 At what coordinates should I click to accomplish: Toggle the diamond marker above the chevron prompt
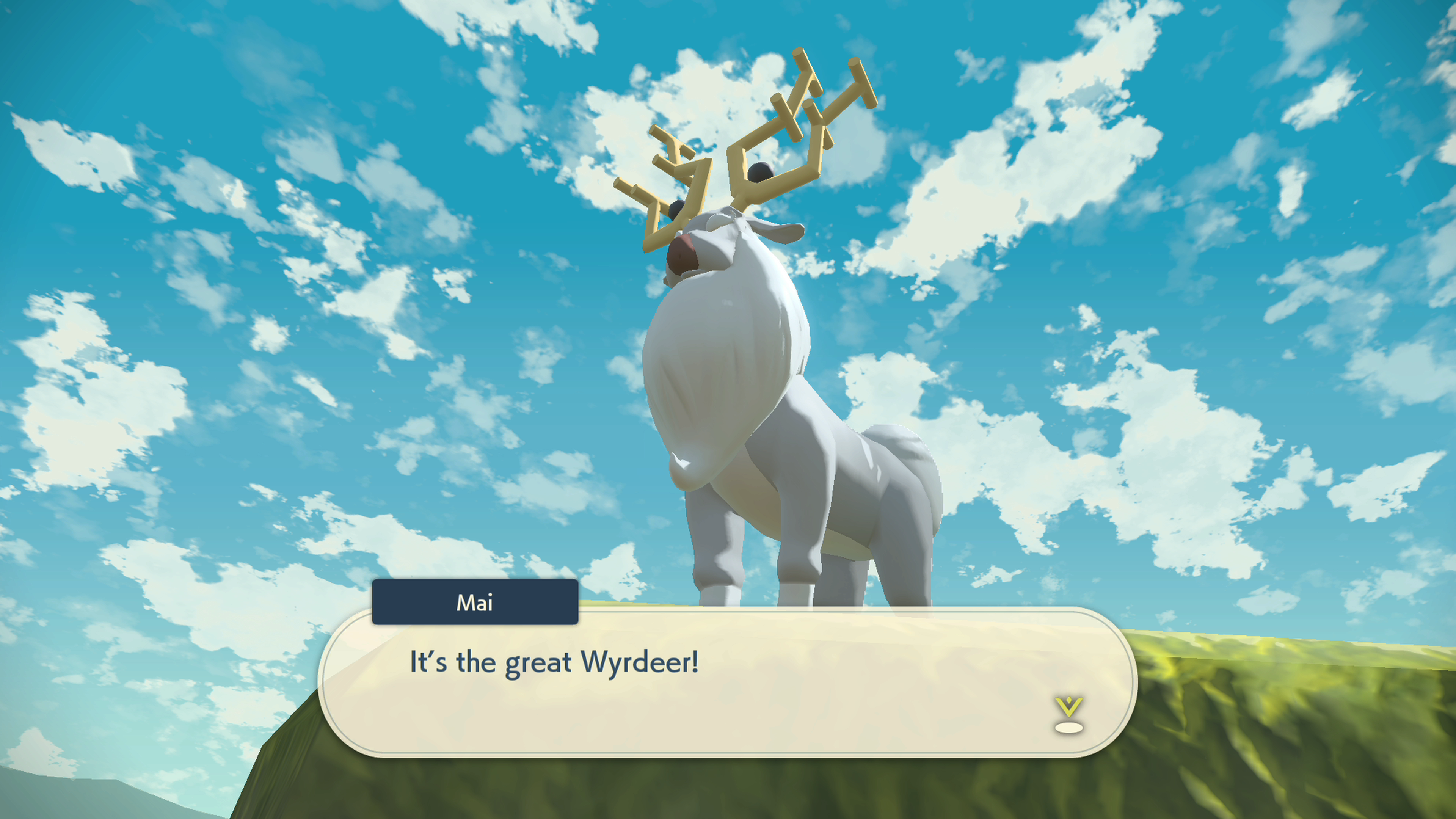(x=1069, y=700)
